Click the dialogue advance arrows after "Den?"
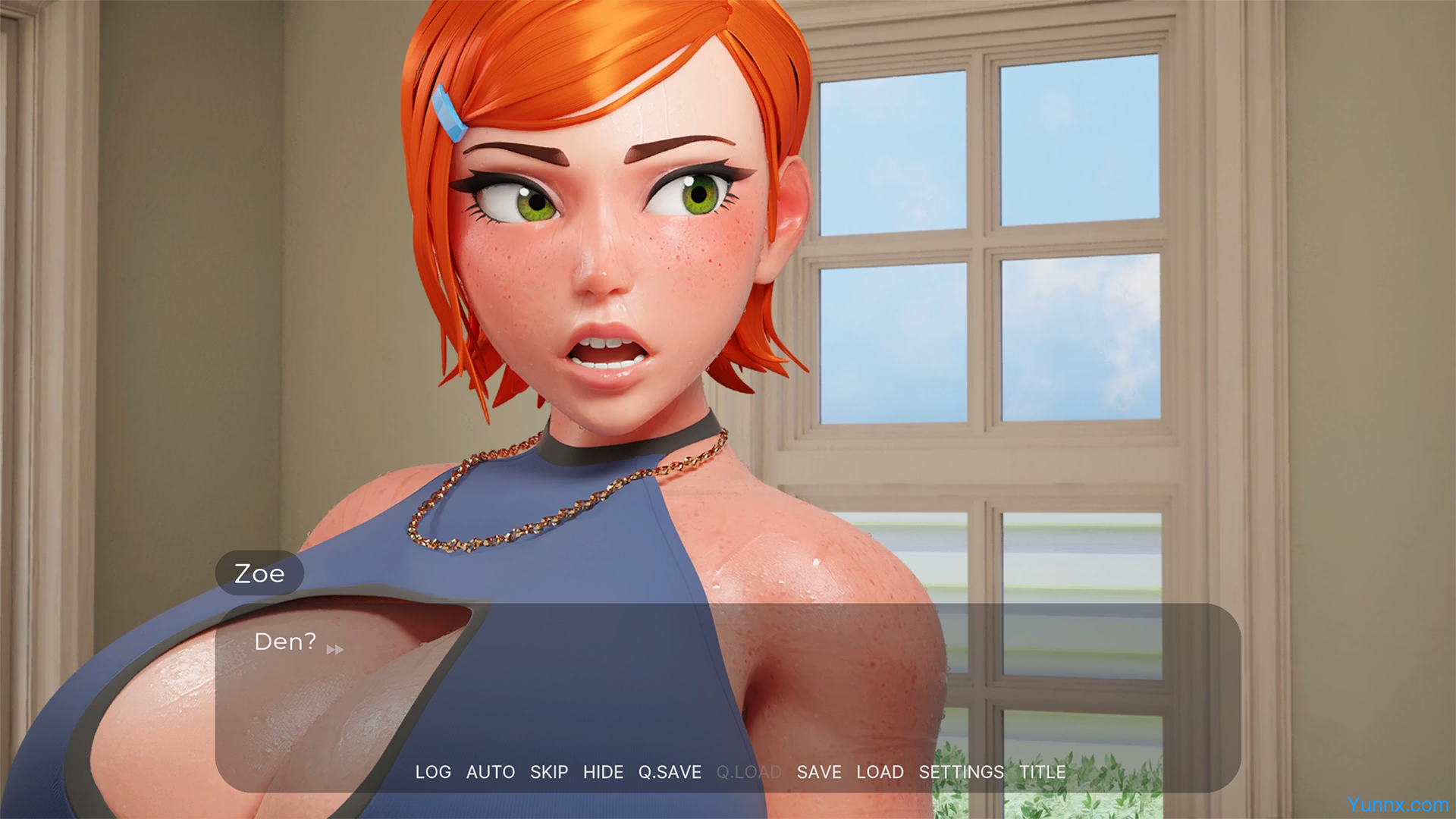 click(335, 650)
